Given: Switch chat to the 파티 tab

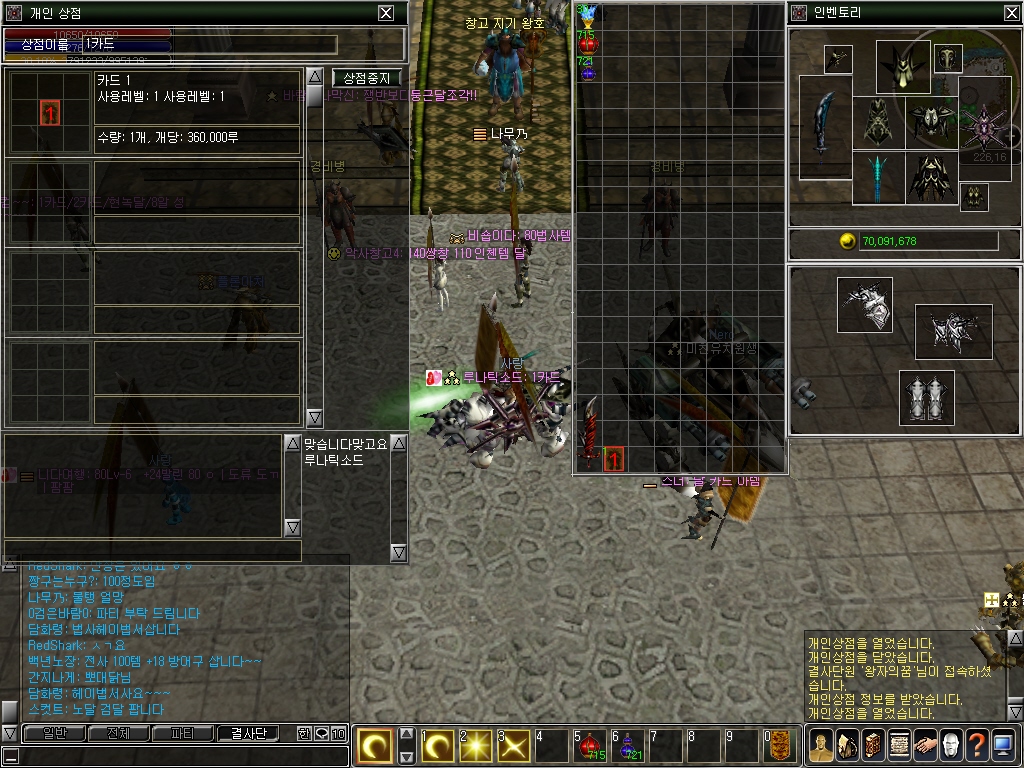Looking at the screenshot, I should point(182,733).
